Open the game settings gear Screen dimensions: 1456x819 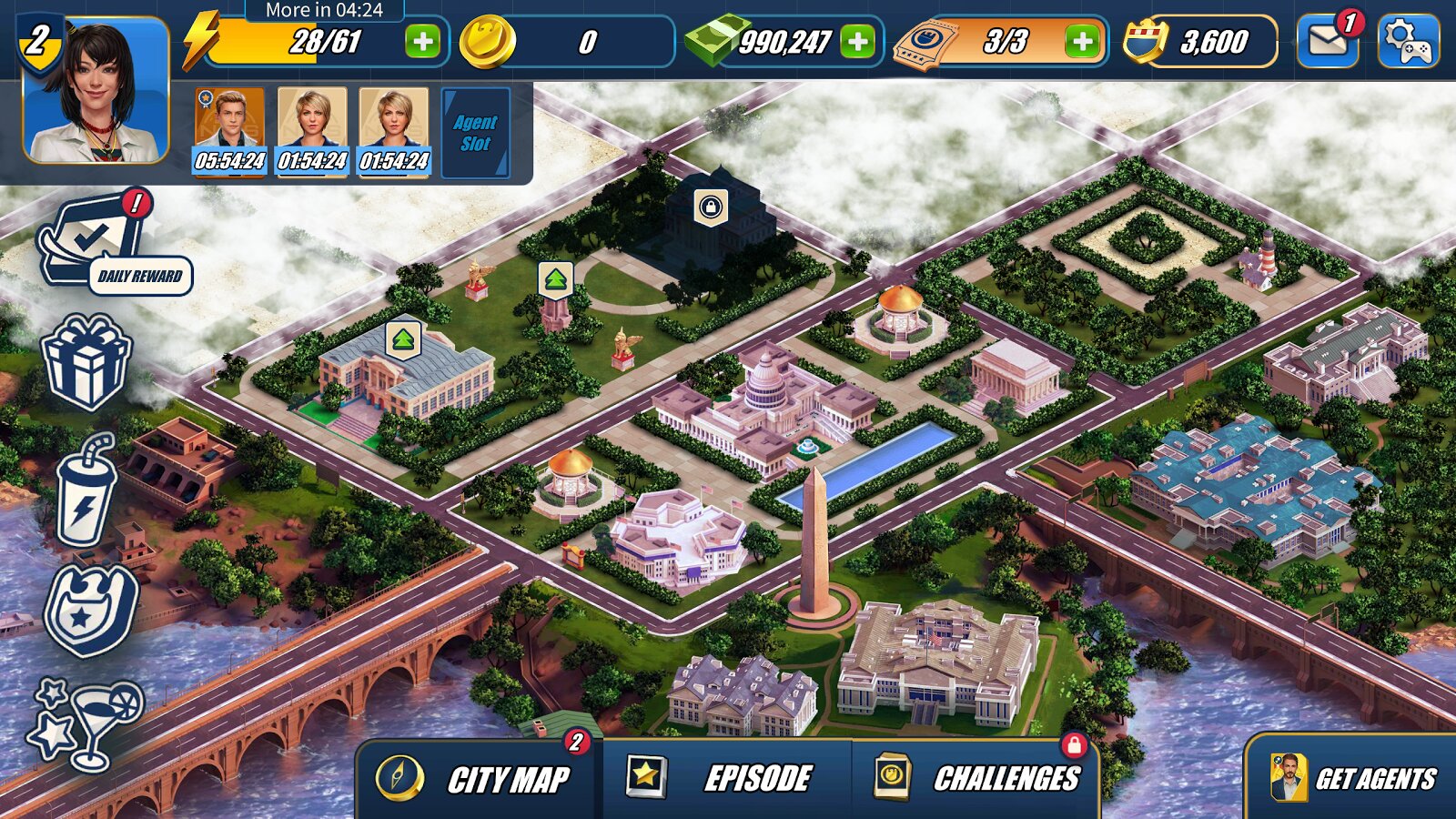[x=1407, y=41]
